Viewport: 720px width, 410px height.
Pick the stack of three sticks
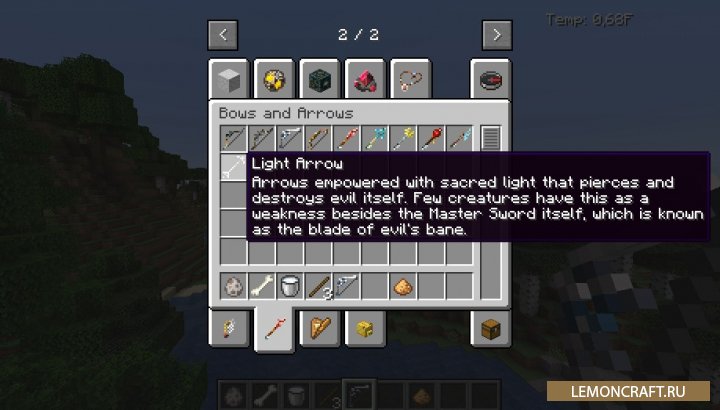[317, 286]
